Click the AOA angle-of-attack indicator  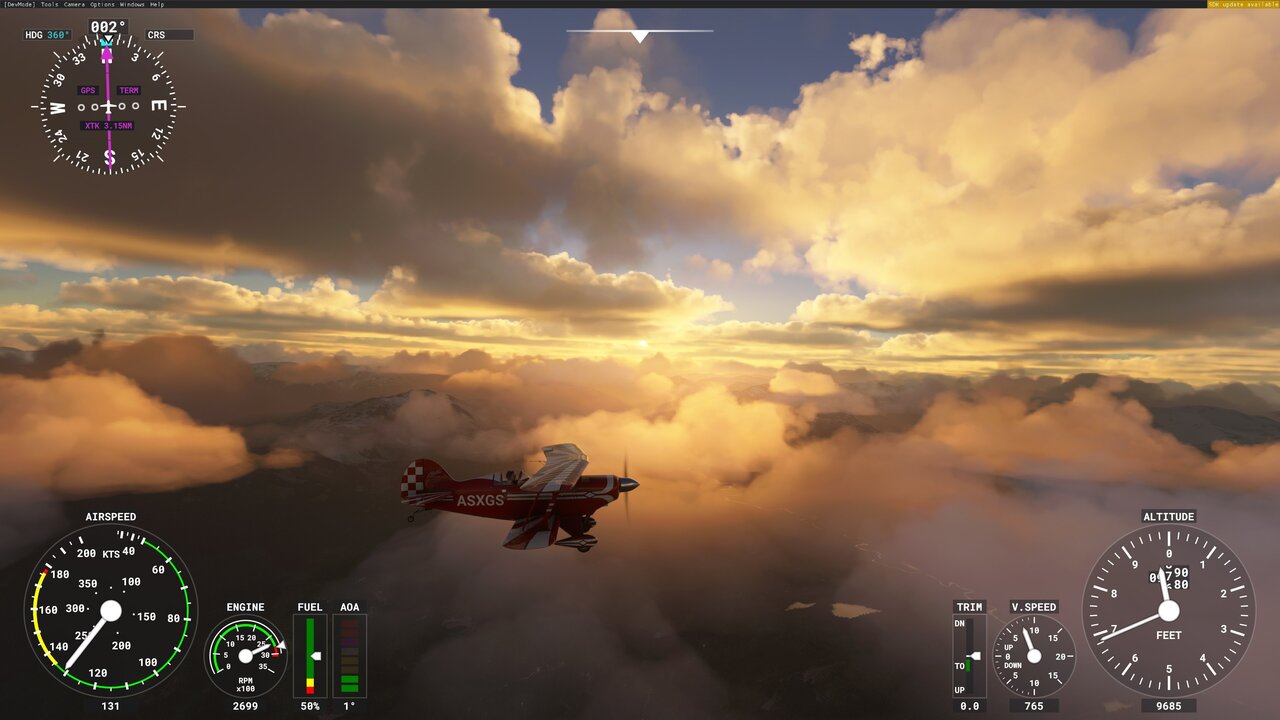point(348,655)
